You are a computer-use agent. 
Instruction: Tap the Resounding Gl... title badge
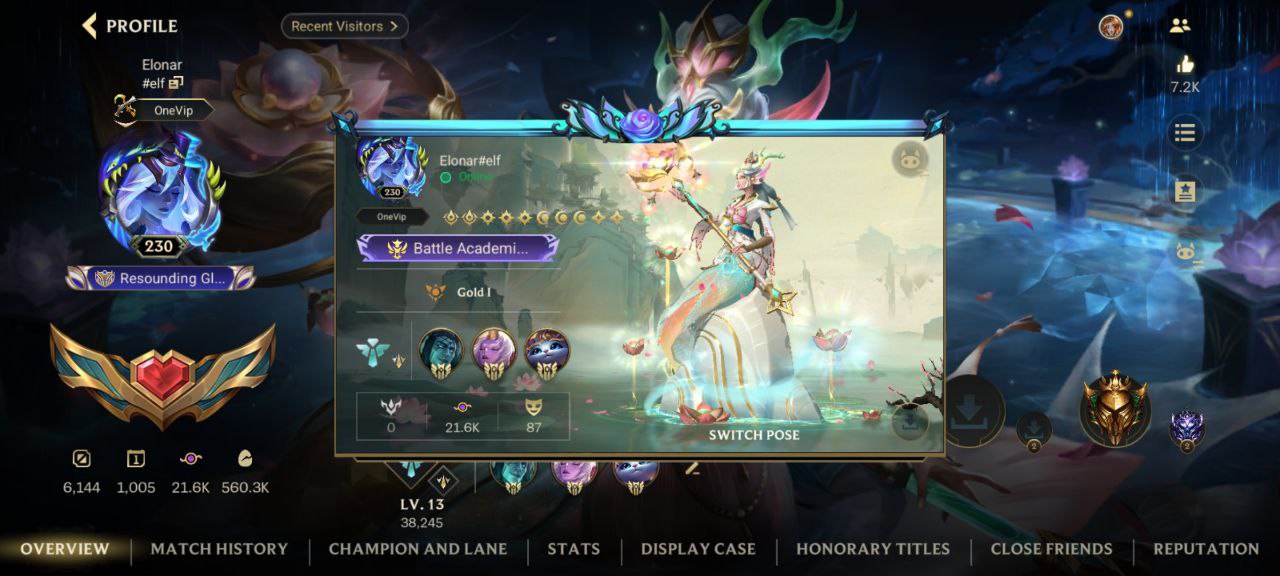161,278
